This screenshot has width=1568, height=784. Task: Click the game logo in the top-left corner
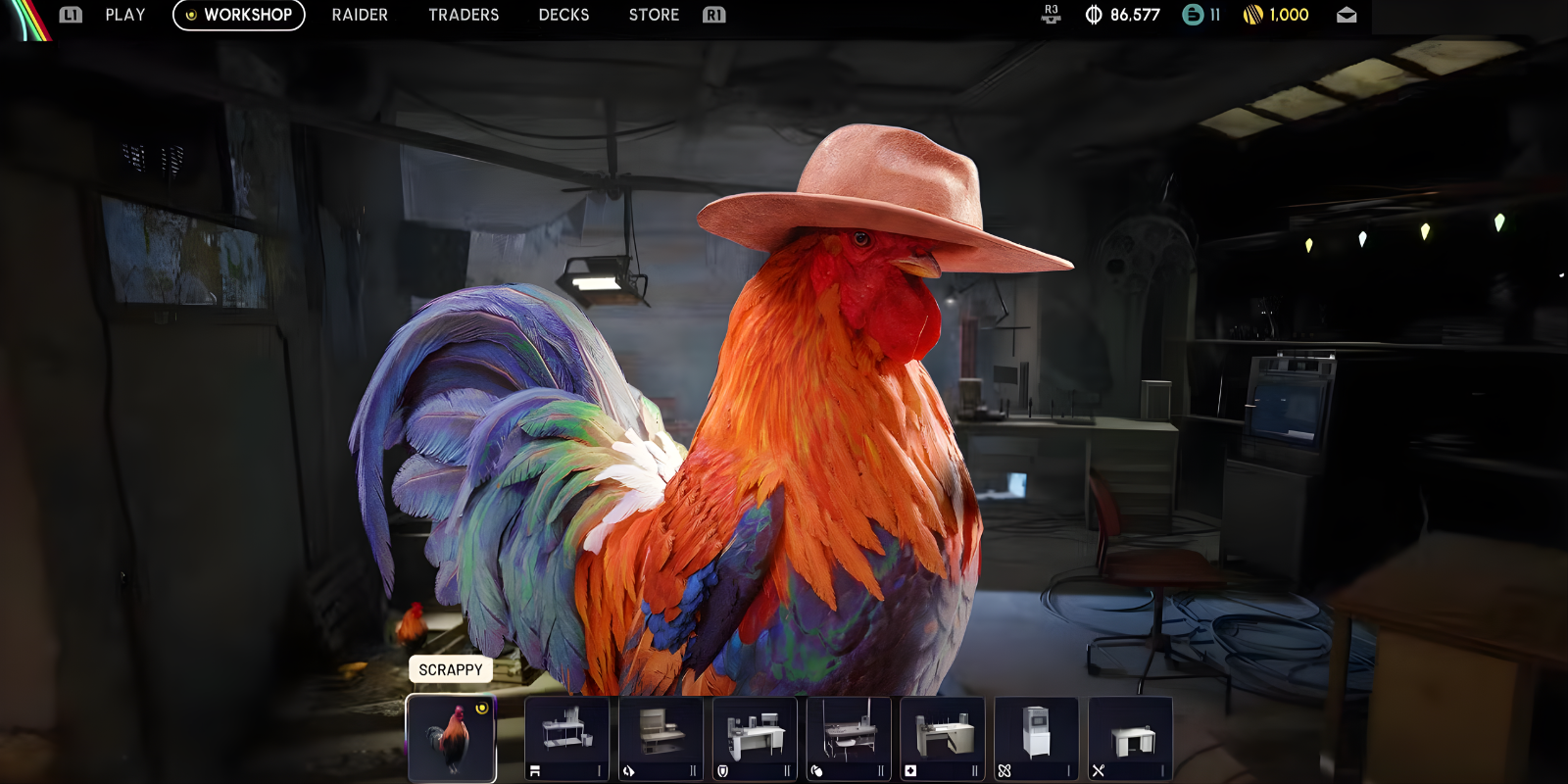pos(24,15)
